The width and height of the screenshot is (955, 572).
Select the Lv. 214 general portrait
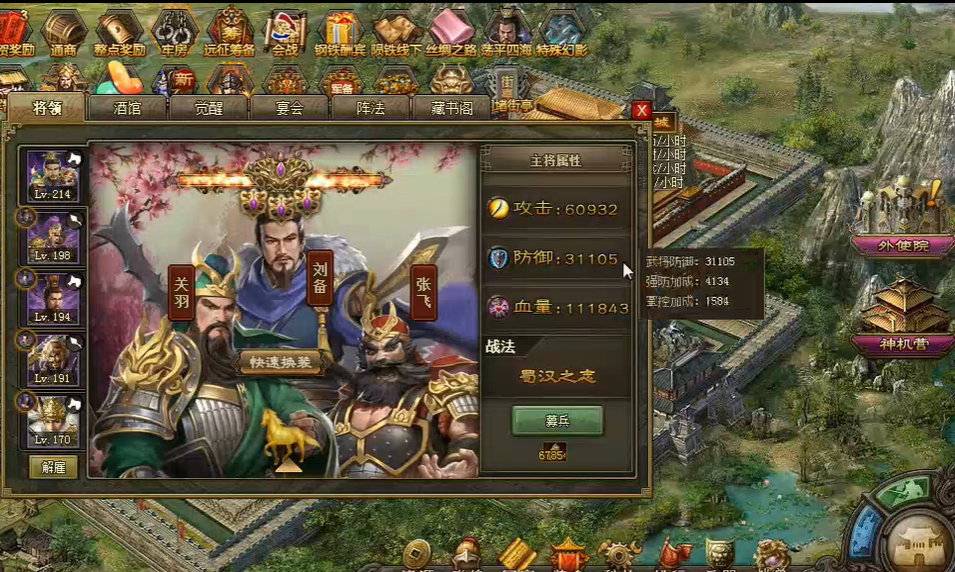(x=53, y=175)
